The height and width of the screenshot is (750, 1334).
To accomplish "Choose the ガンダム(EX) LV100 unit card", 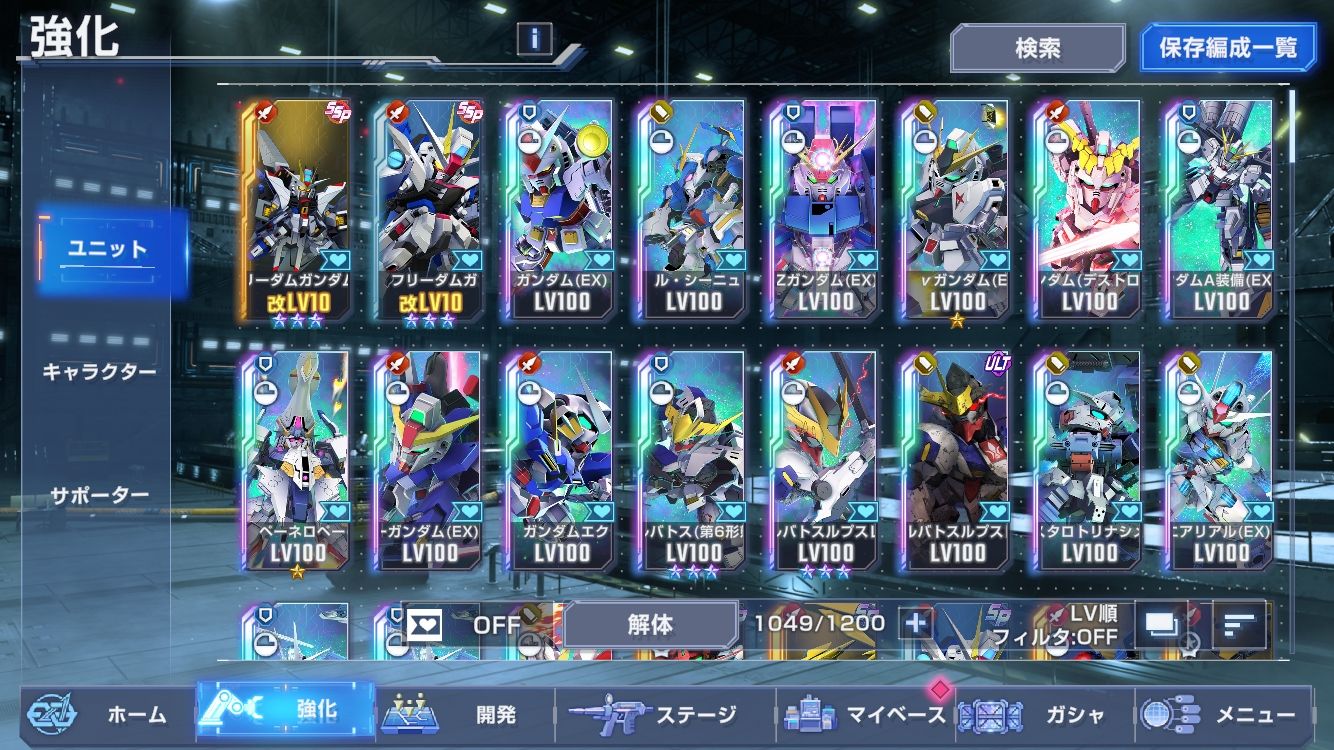I will pos(561,208).
